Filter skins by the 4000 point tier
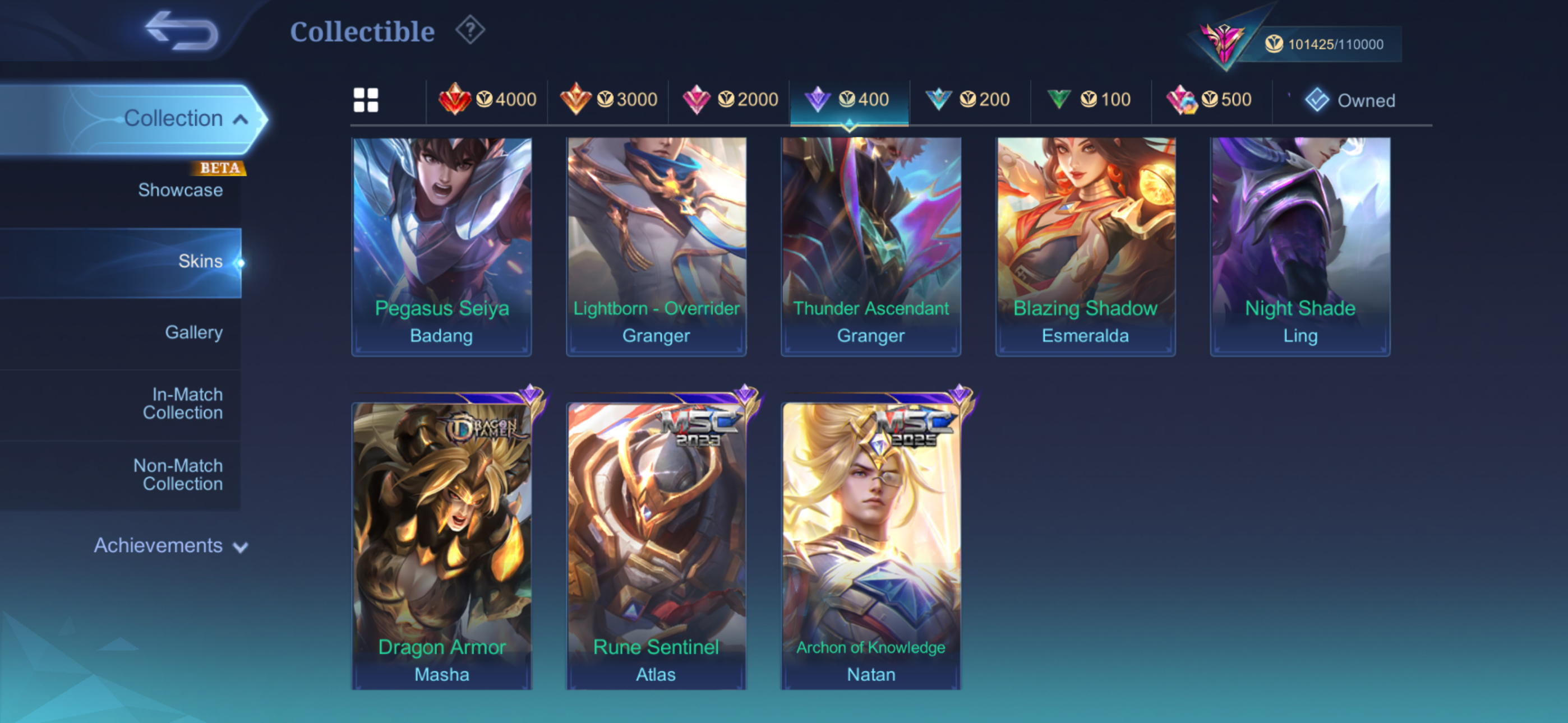 487,99
